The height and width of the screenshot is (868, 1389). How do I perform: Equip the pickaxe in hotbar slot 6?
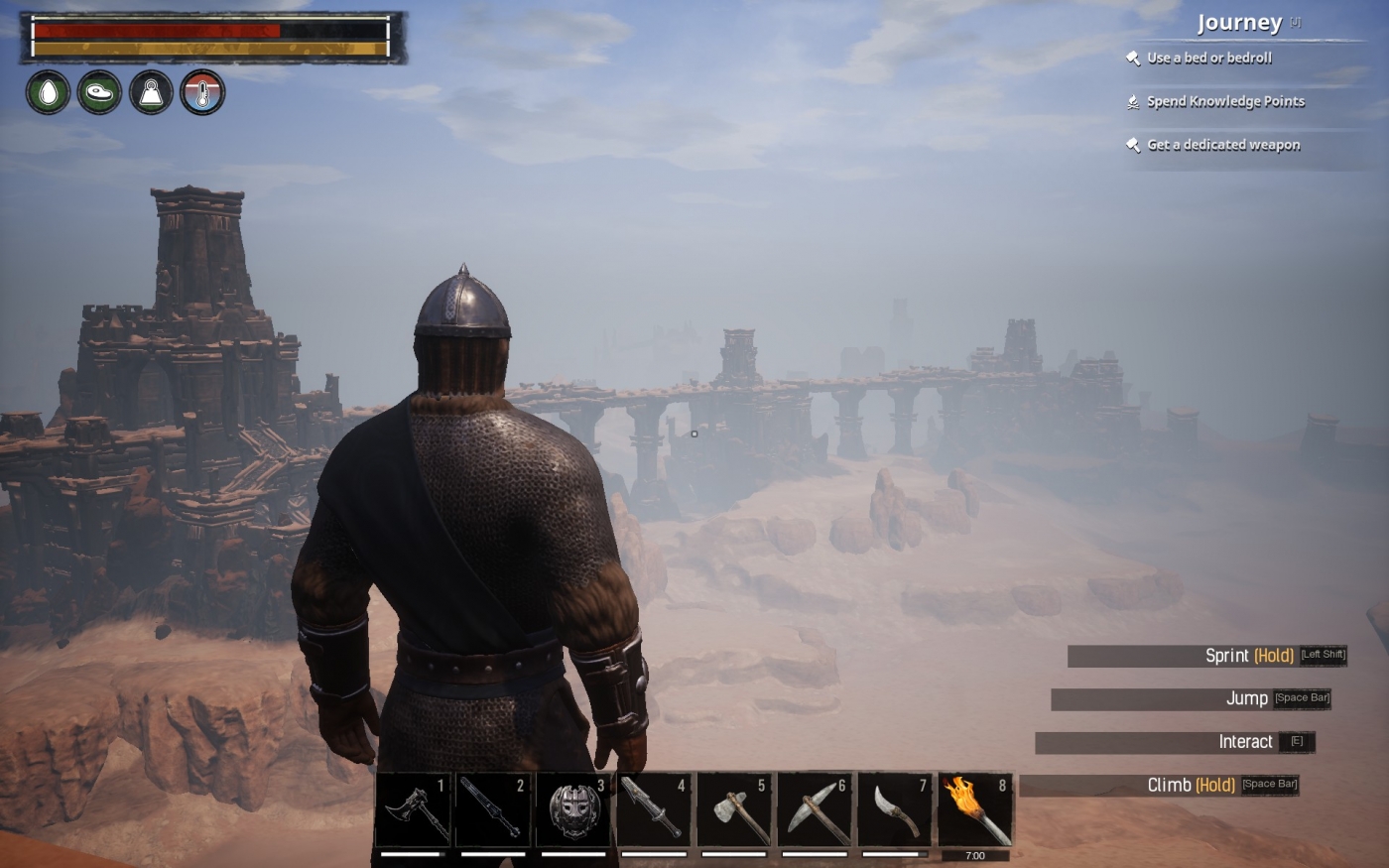click(815, 808)
